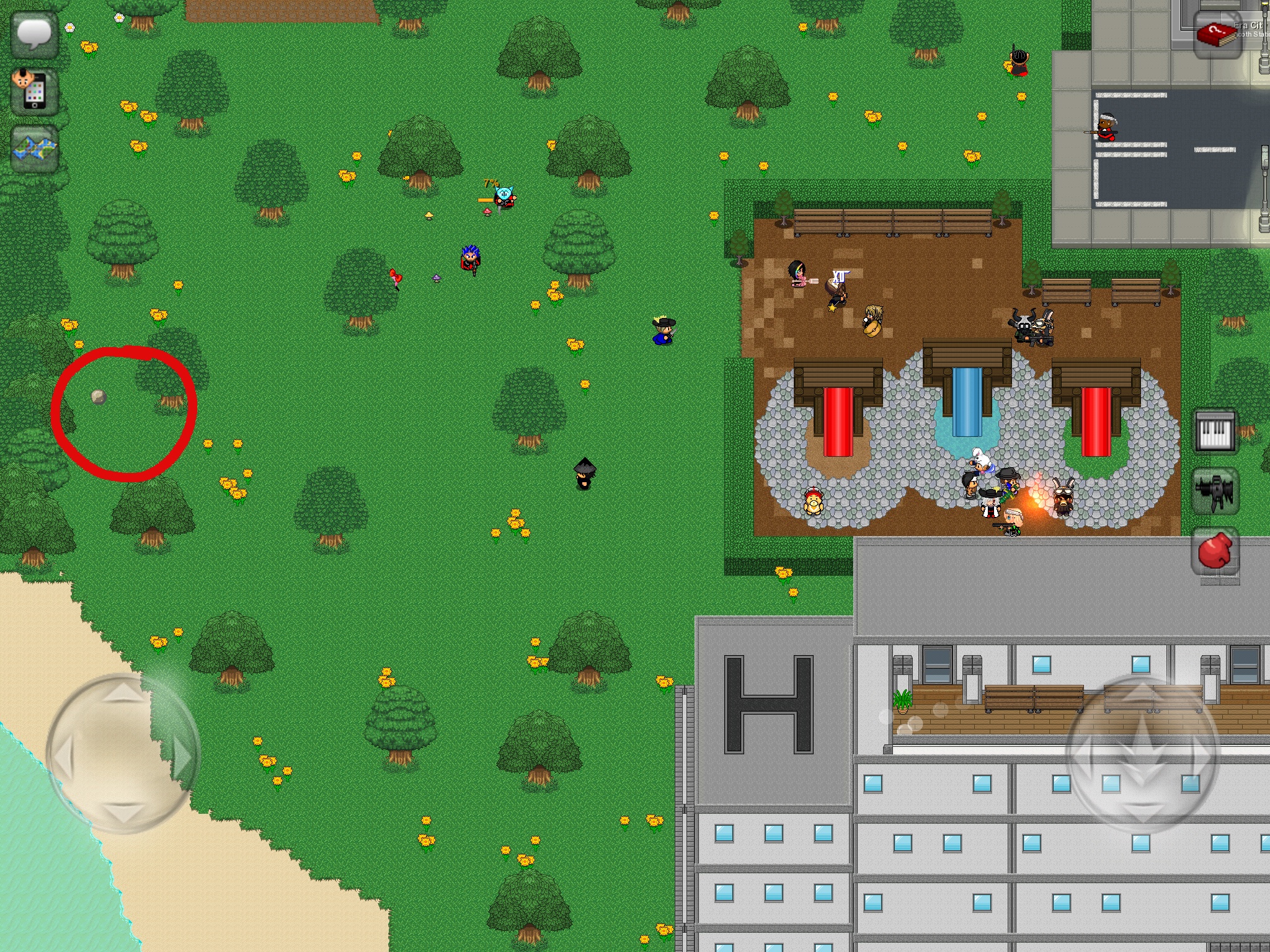Tap the right arrow on movement pad
Image resolution: width=1270 pixels, height=952 pixels.
point(183,756)
